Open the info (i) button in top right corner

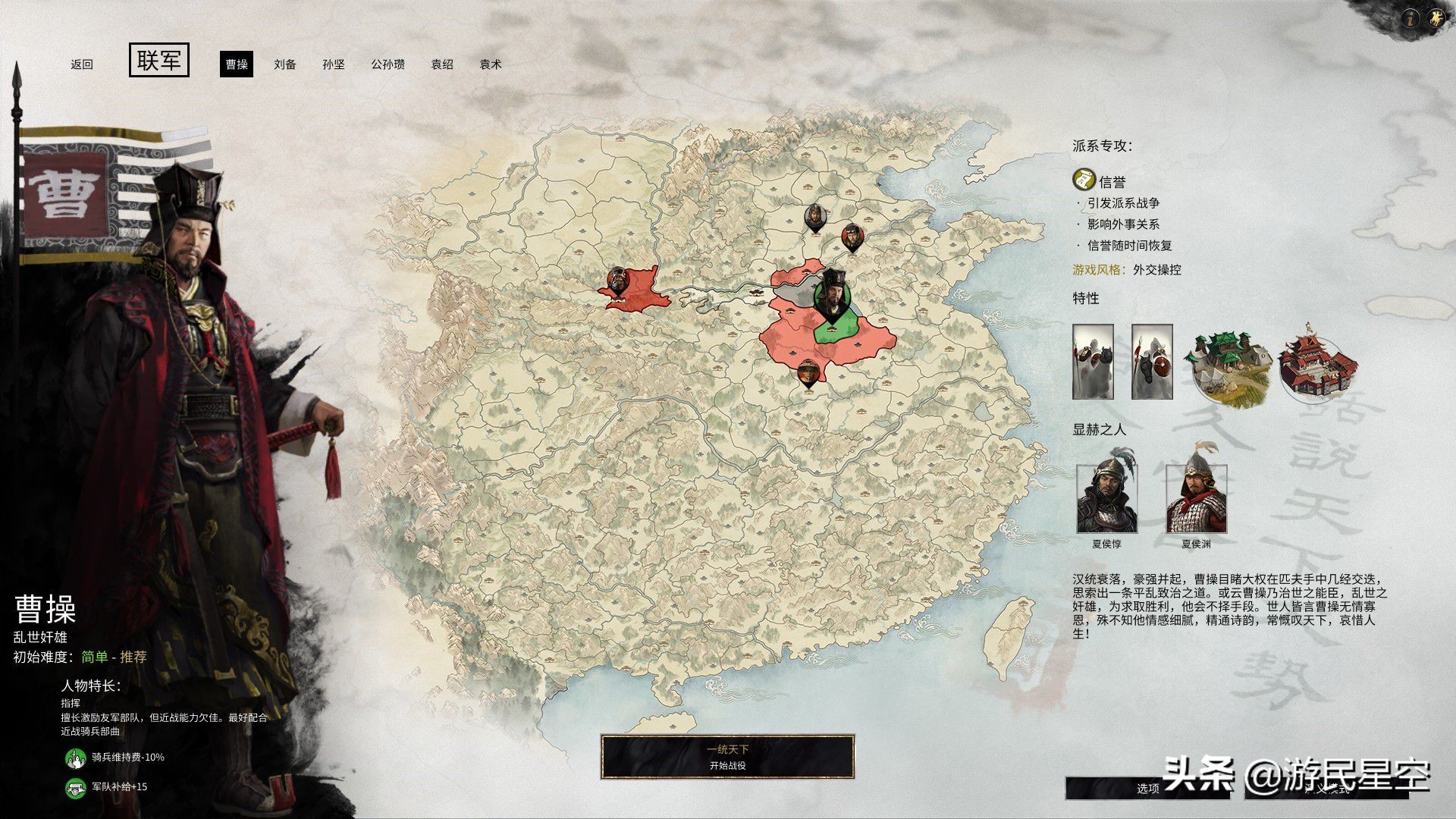1411,17
